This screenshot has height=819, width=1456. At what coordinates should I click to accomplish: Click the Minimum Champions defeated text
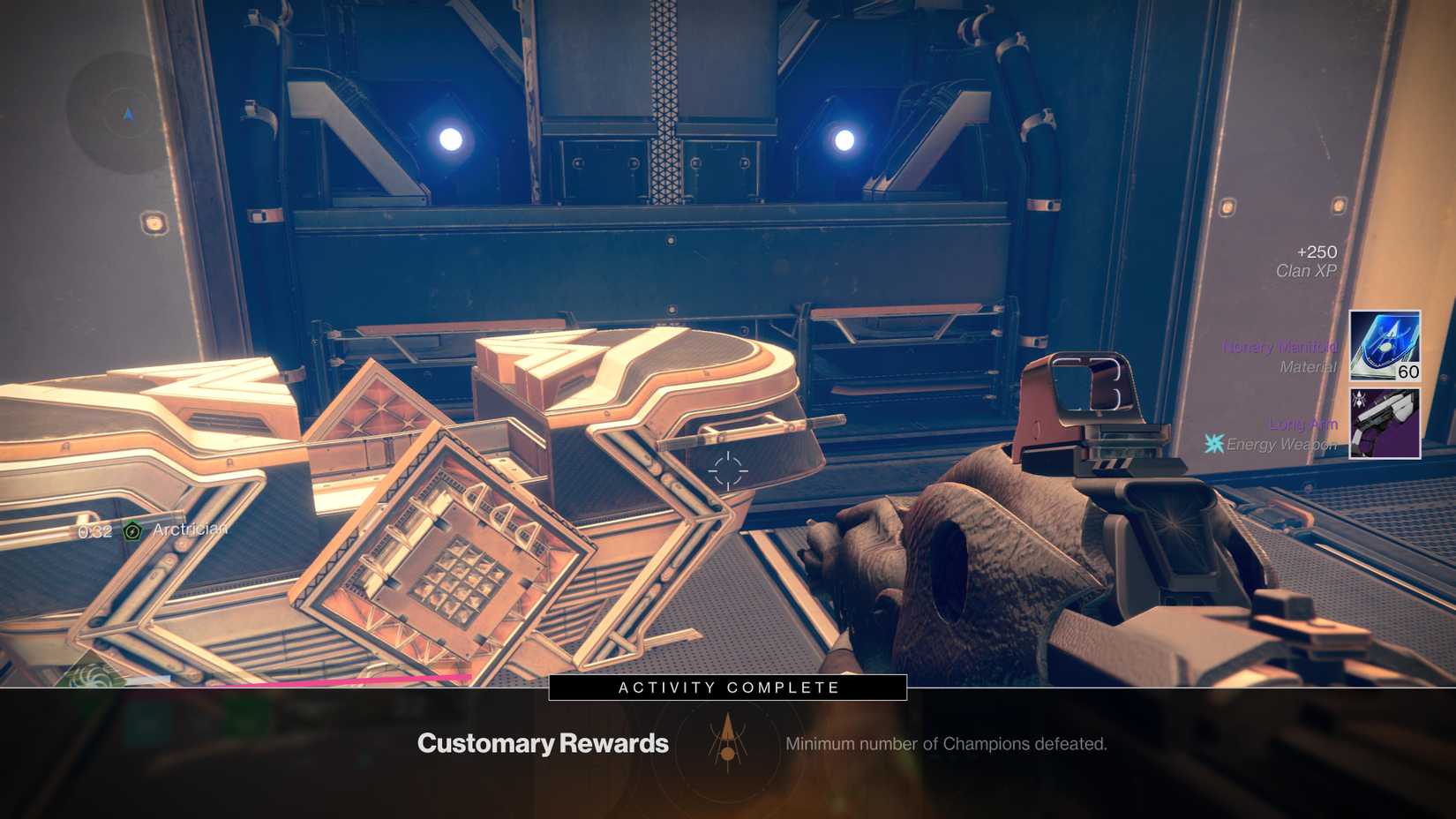(947, 744)
